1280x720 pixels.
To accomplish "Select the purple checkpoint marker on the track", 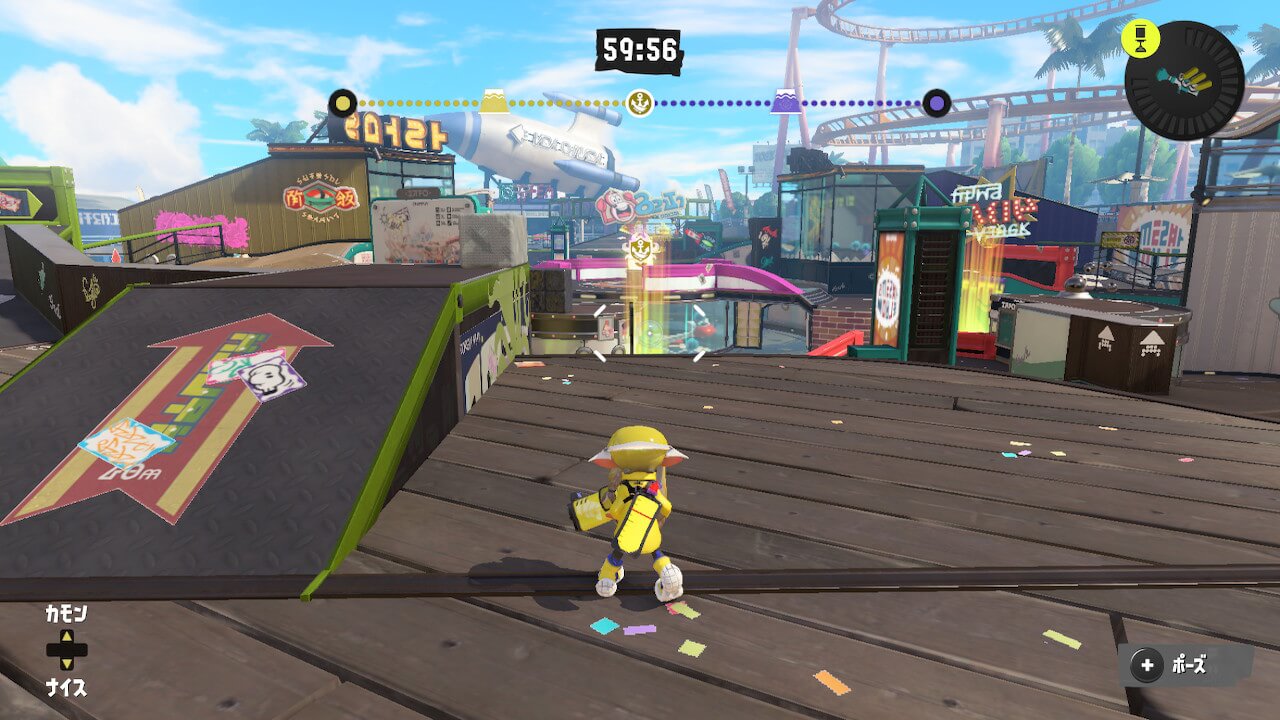I will tap(783, 101).
